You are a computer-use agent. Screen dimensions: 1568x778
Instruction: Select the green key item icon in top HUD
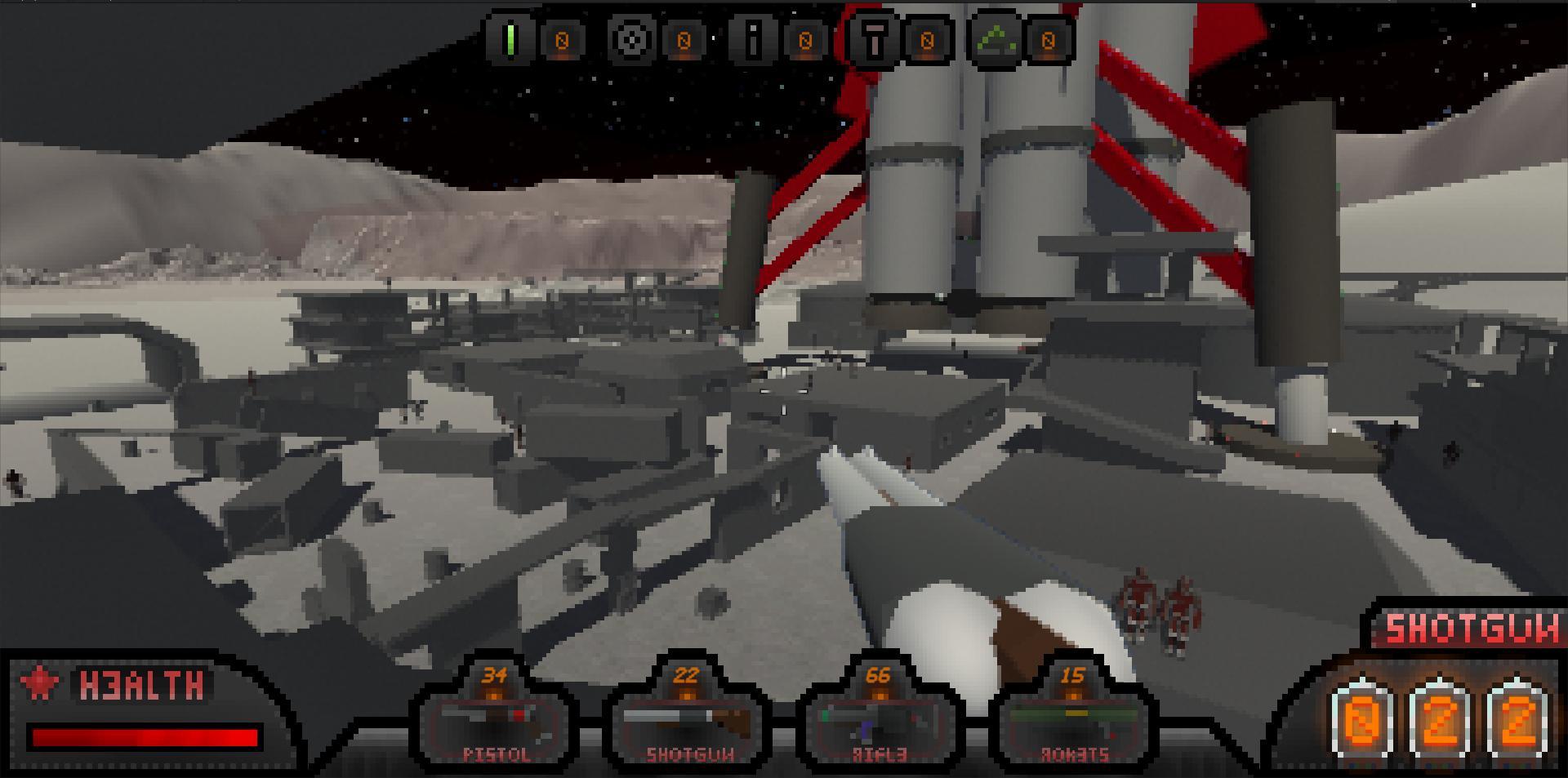click(x=509, y=39)
